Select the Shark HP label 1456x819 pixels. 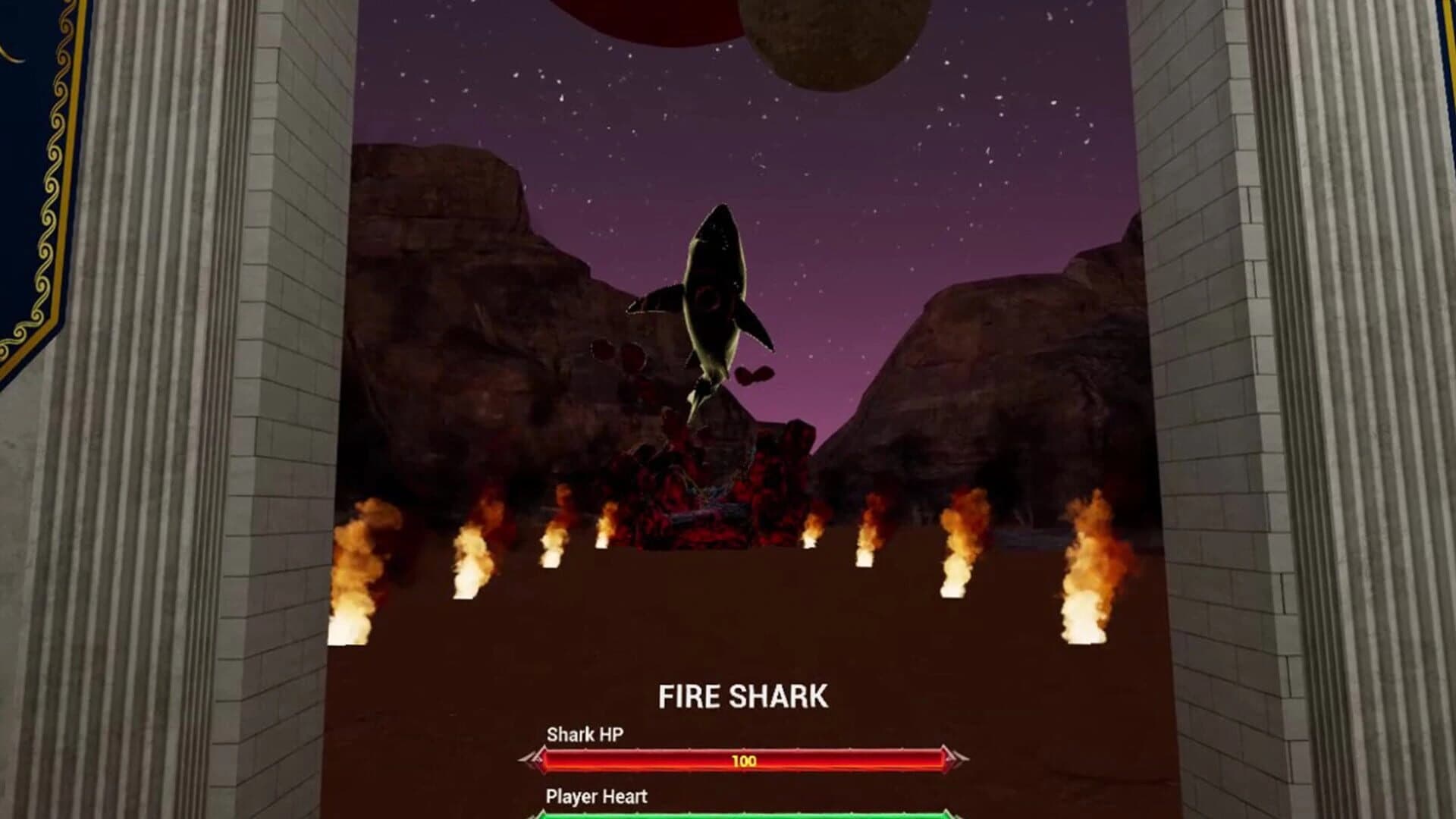pos(584,734)
